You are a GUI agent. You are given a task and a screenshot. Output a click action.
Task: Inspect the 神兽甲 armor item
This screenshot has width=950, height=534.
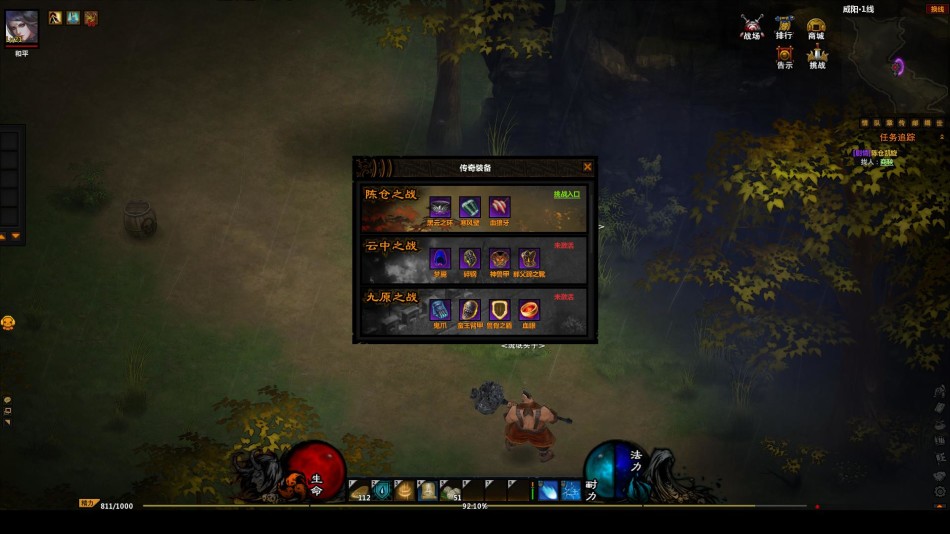point(500,259)
